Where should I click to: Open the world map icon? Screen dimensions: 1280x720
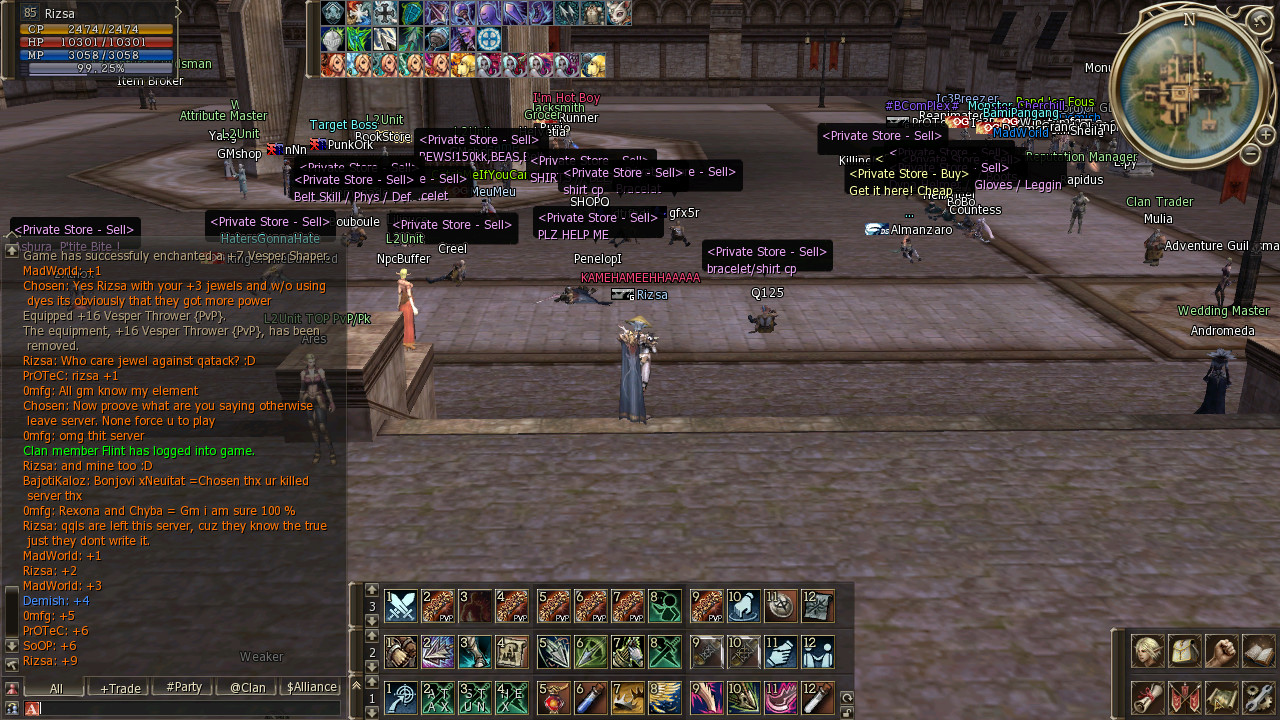pos(1222,697)
